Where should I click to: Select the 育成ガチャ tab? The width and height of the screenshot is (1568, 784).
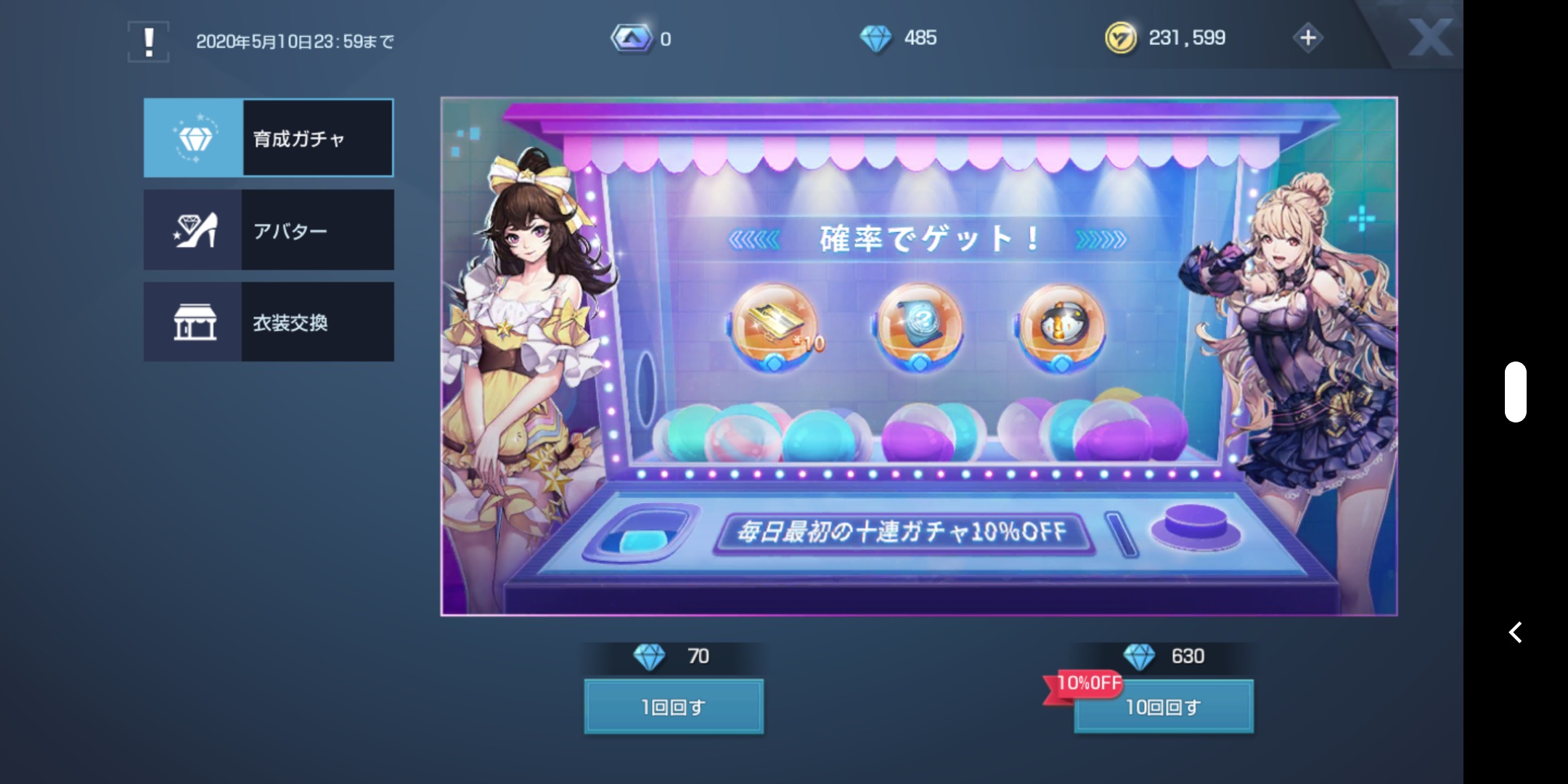point(269,138)
